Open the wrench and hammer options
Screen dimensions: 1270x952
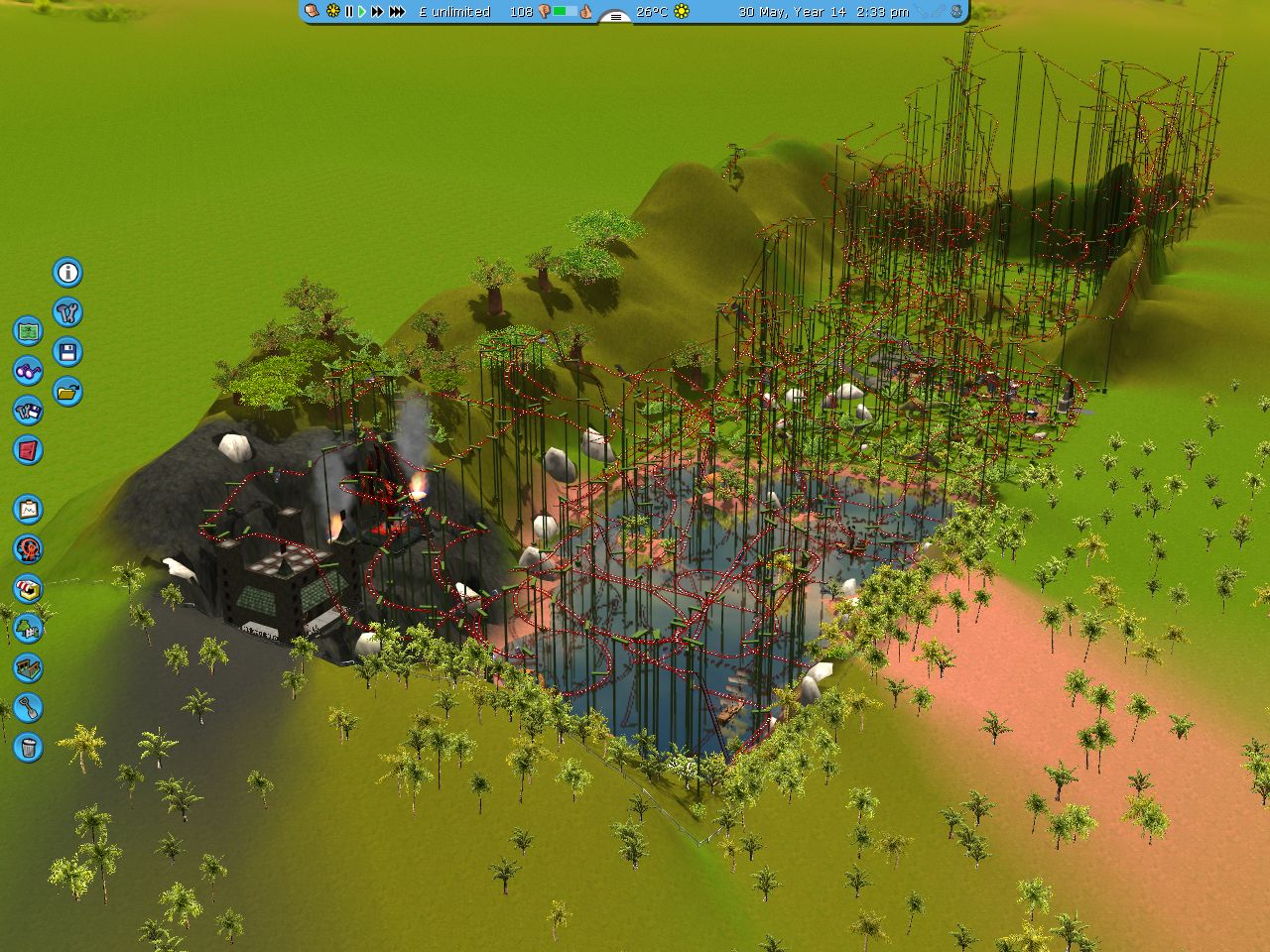pyautogui.click(x=67, y=312)
